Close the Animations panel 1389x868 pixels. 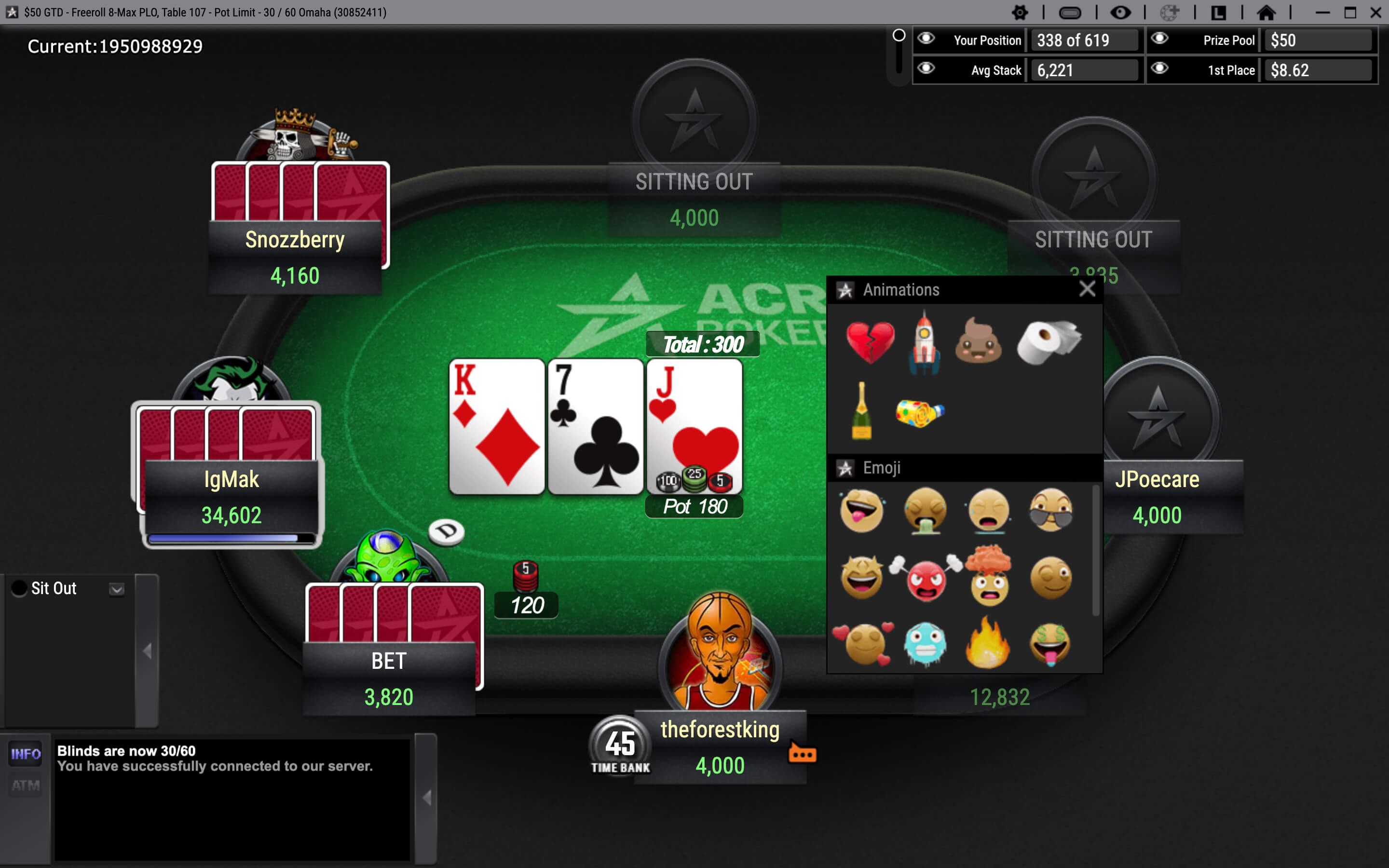pyautogui.click(x=1087, y=290)
